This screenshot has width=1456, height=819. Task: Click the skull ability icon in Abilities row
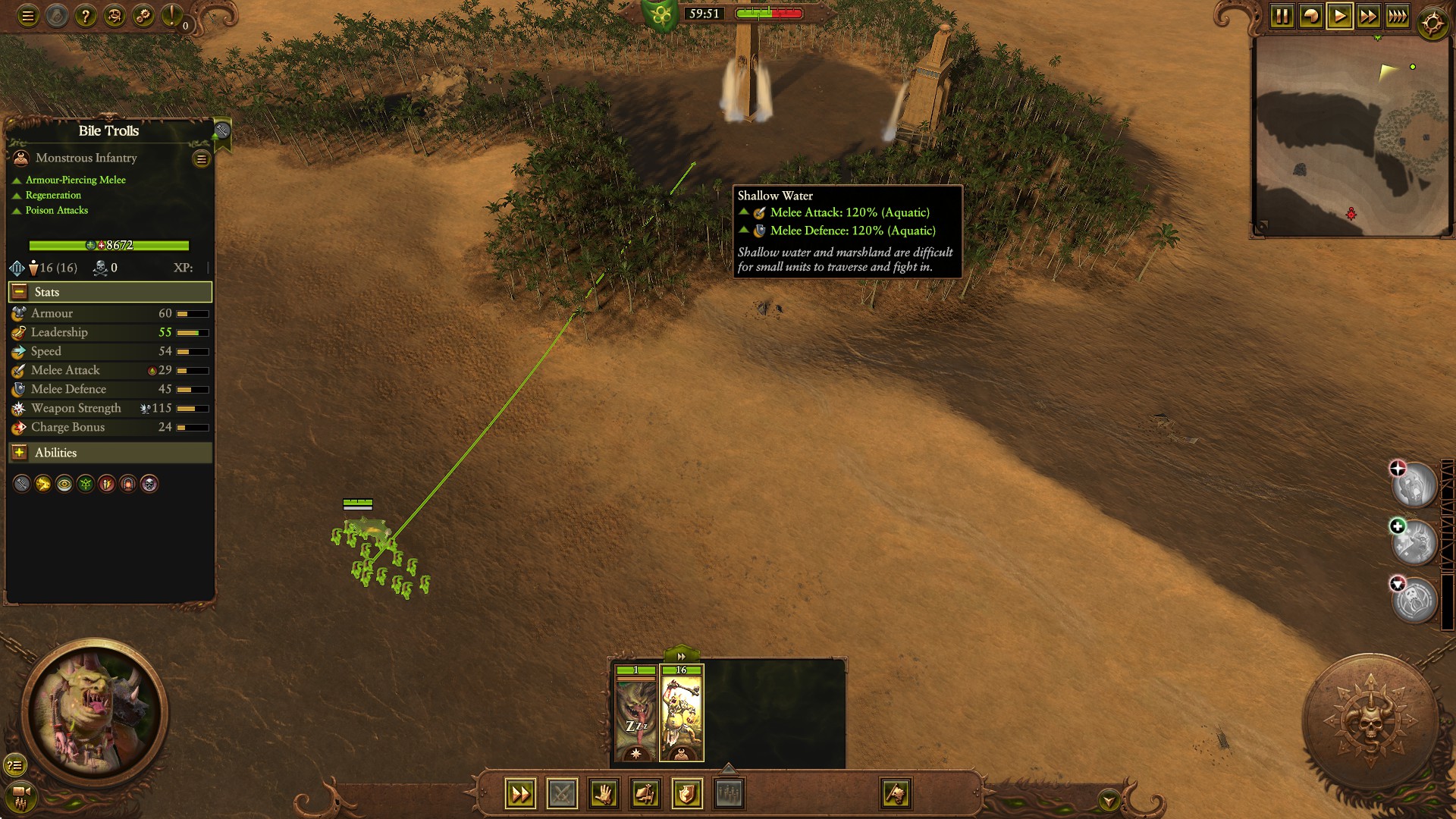[149, 484]
